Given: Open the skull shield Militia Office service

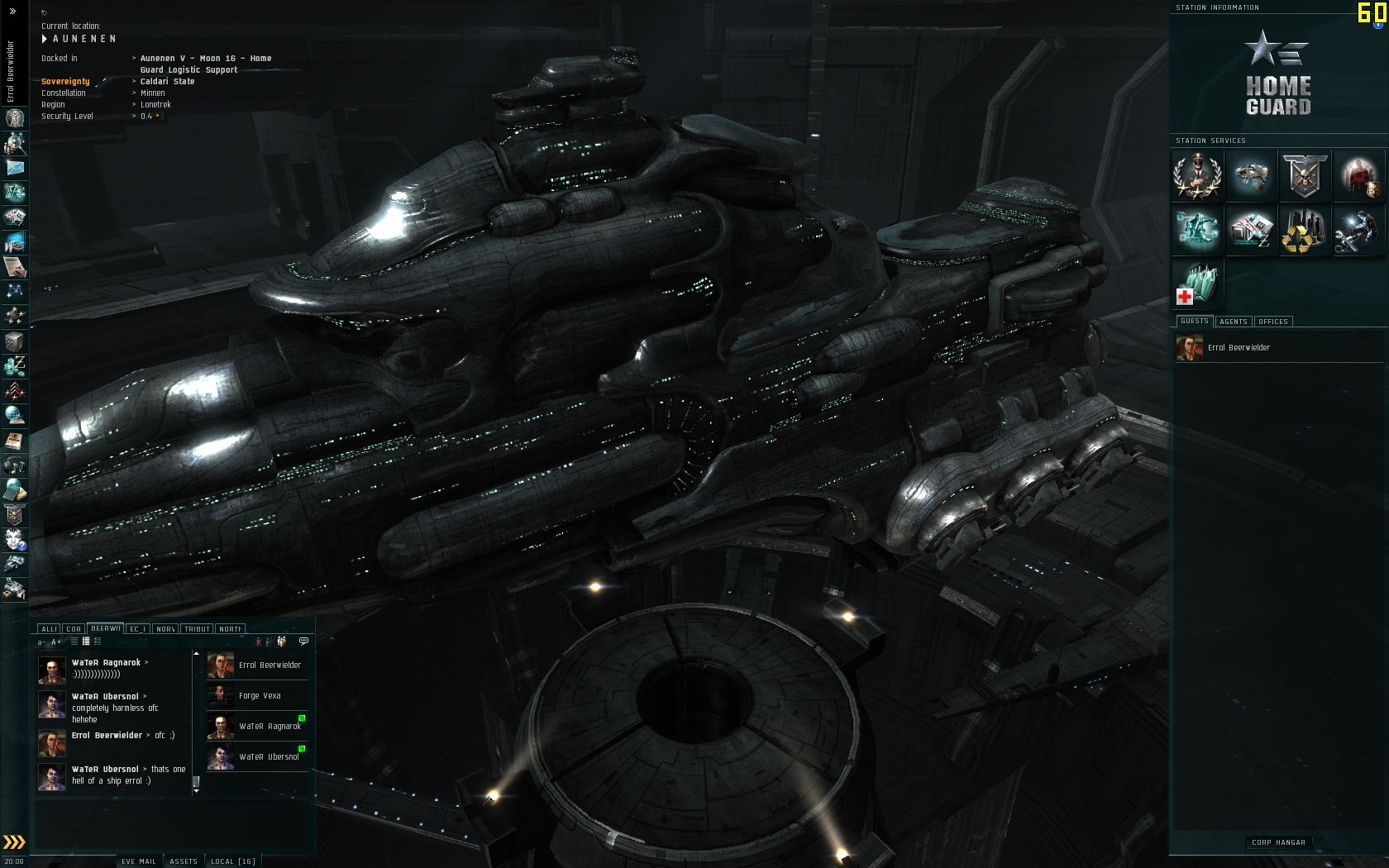Looking at the screenshot, I should point(1305,175).
